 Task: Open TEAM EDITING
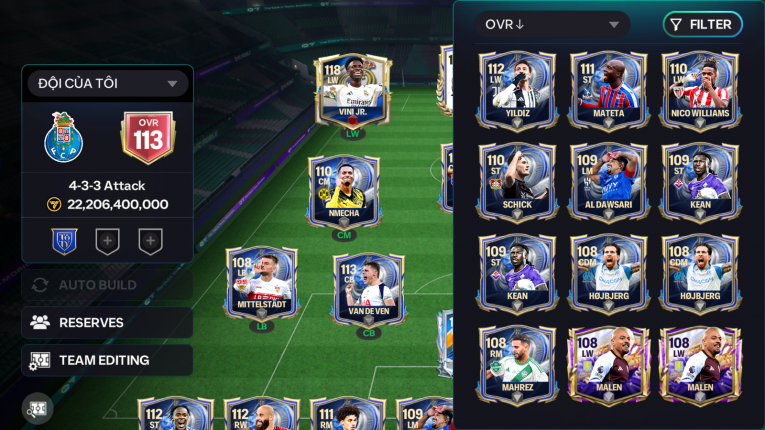coord(107,360)
